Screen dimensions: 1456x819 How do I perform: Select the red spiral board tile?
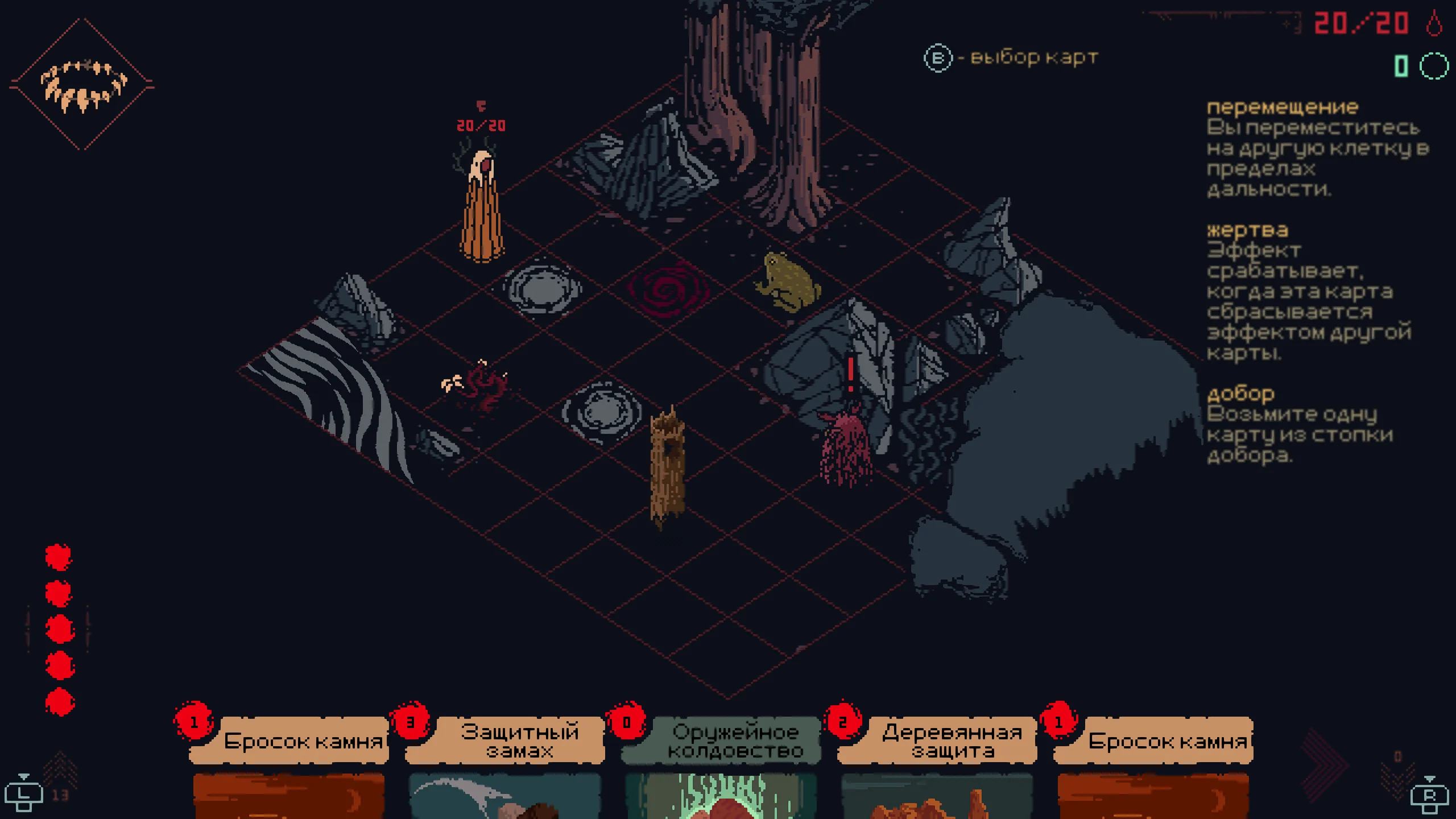coord(668,290)
